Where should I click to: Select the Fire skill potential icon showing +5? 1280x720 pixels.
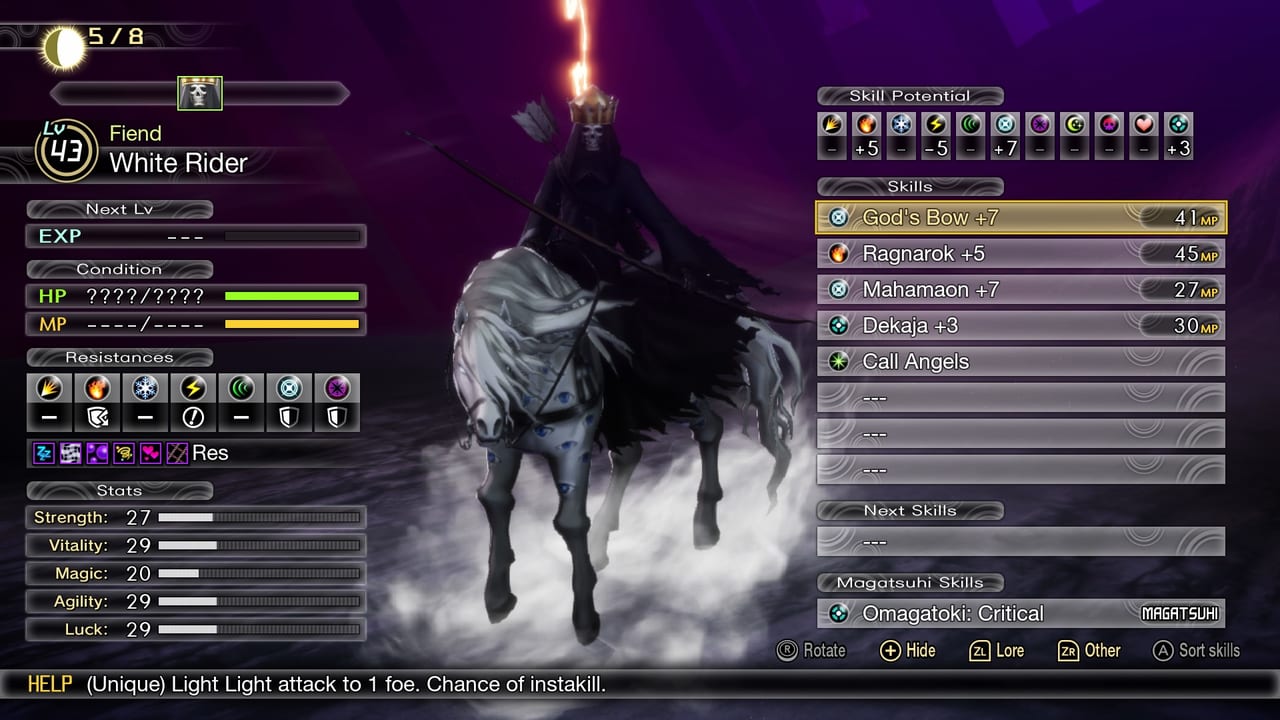coord(868,129)
